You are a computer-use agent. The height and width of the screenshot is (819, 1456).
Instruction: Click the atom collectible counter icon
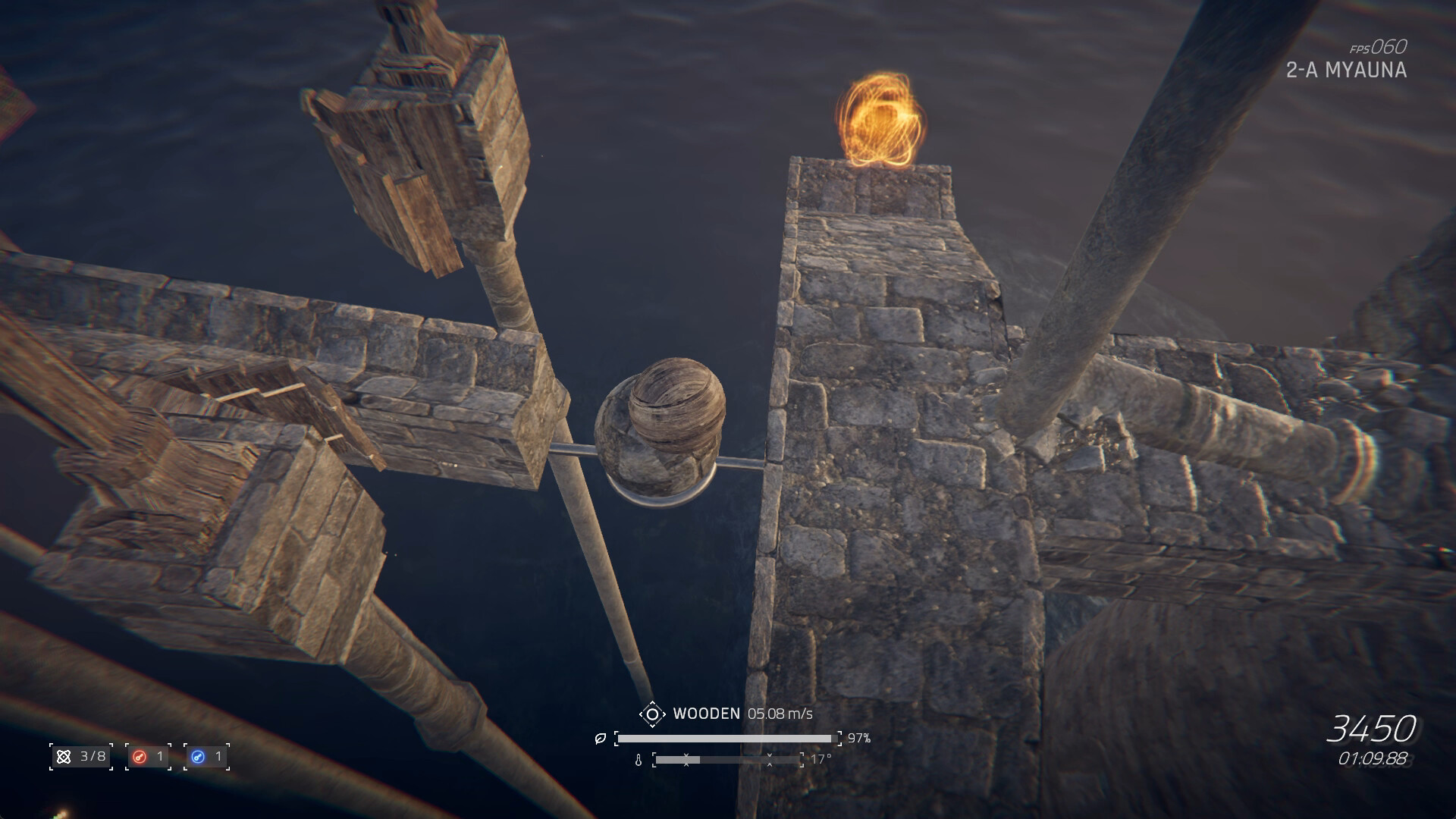pyautogui.click(x=64, y=756)
